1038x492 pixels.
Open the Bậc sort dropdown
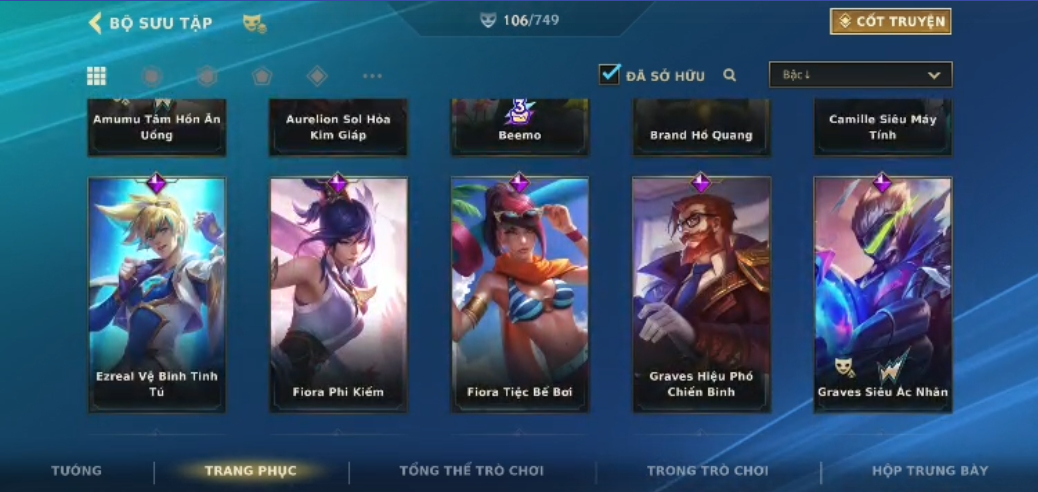tap(860, 75)
